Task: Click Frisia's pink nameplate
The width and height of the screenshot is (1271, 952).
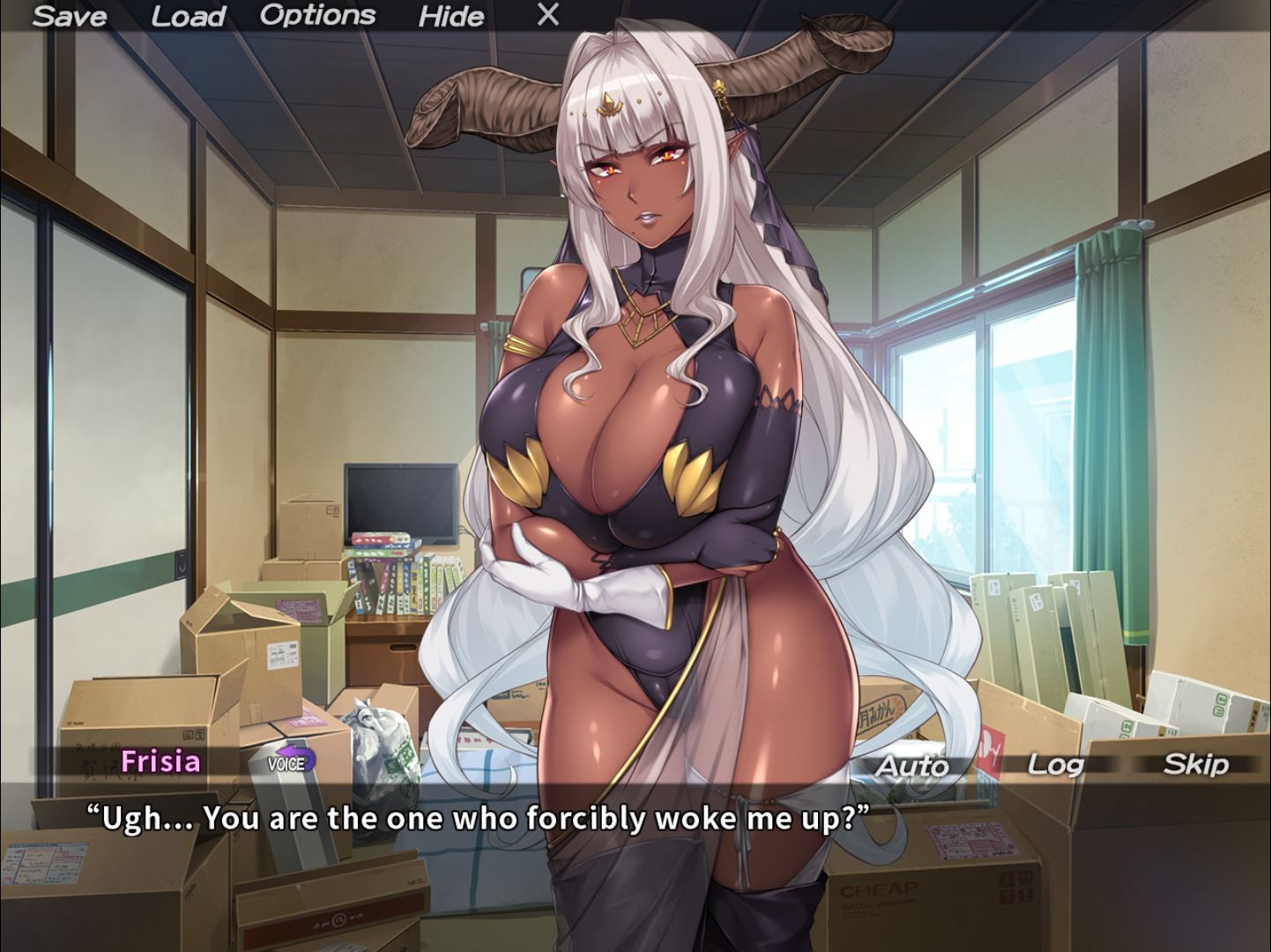Action: coord(160,762)
